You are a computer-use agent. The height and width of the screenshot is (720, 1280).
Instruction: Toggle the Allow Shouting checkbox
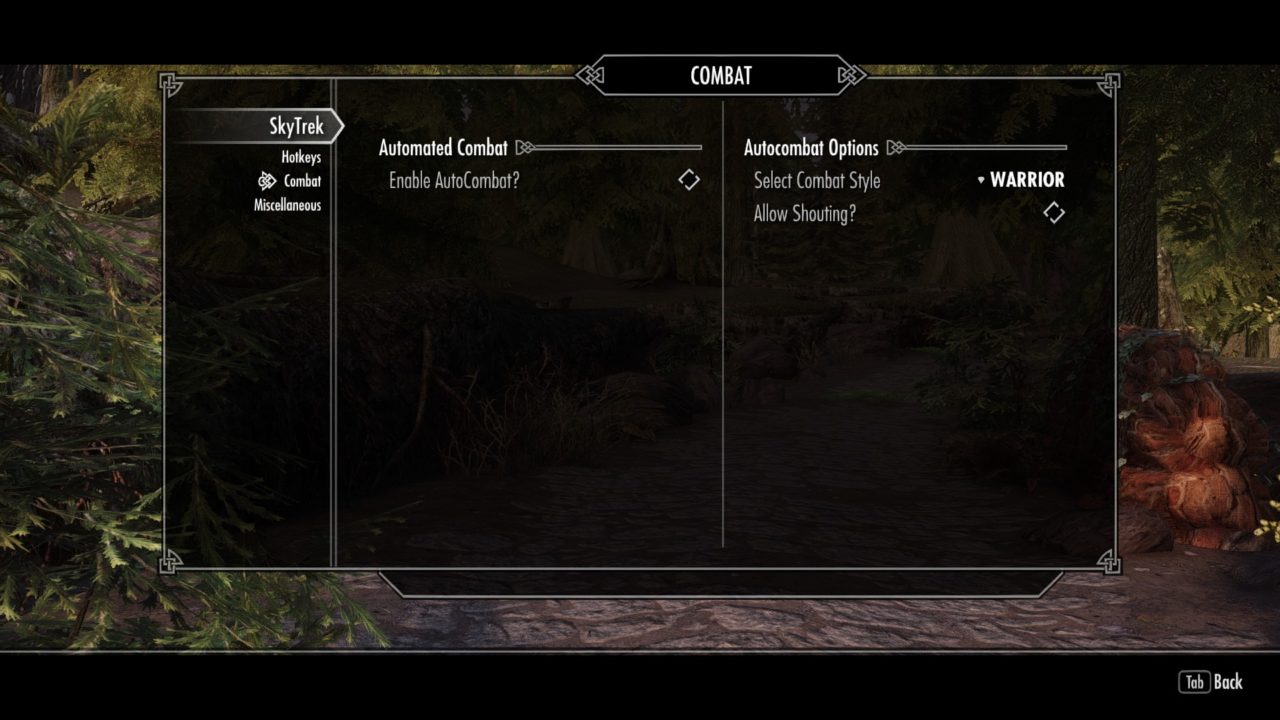(1052, 212)
